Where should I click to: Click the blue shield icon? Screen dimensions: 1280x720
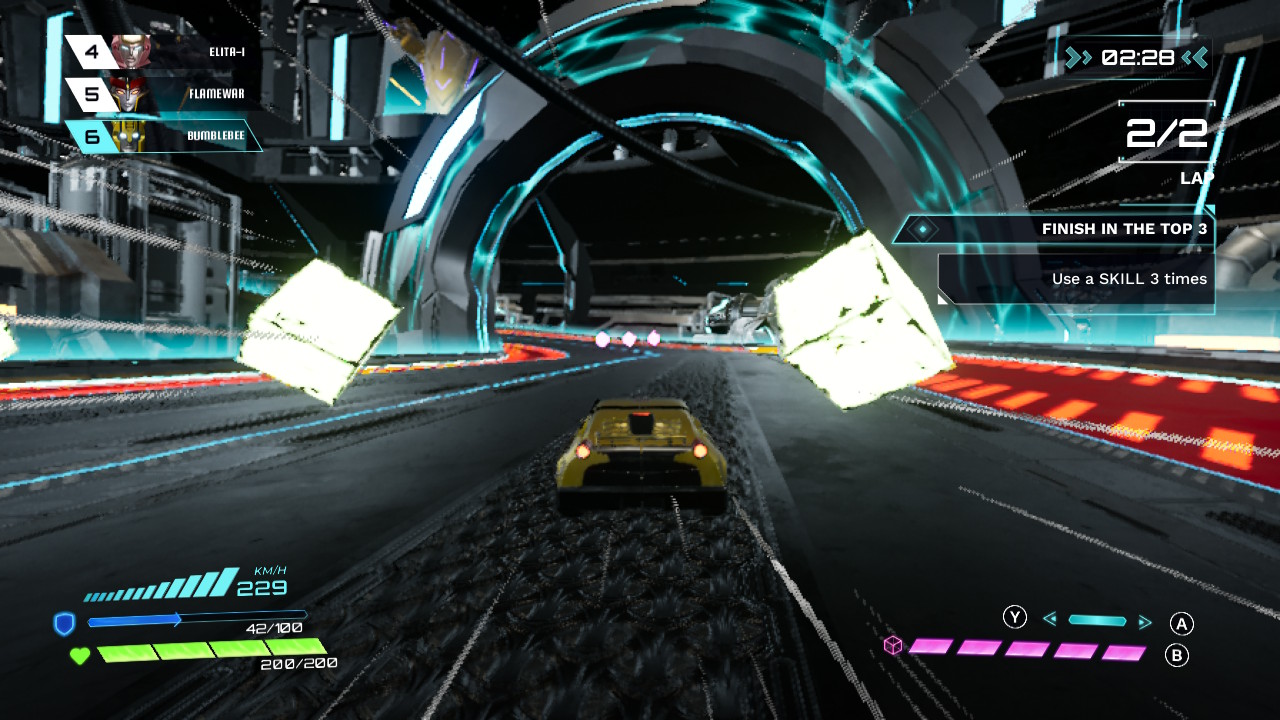coord(65,625)
